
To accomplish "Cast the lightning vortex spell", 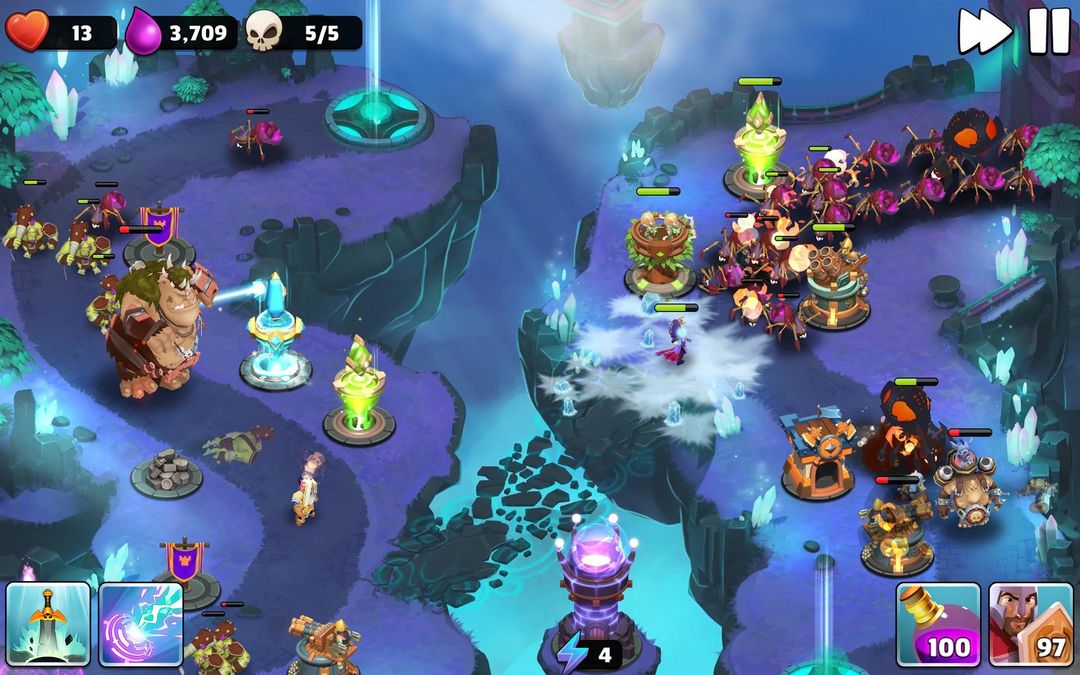I will (x=140, y=624).
